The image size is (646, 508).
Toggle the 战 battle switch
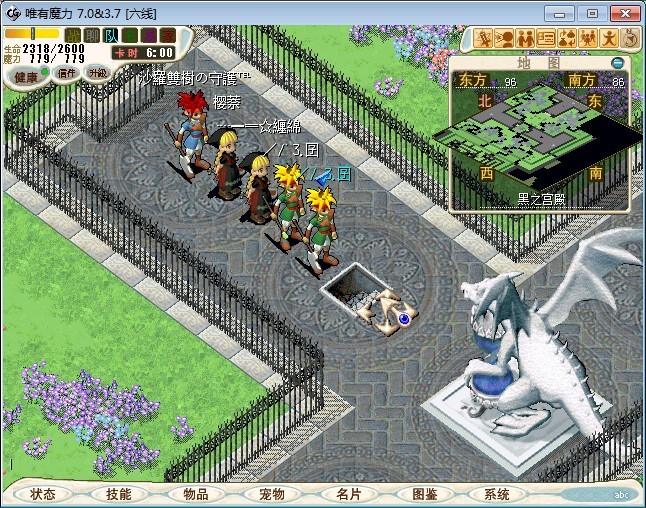tap(73, 35)
